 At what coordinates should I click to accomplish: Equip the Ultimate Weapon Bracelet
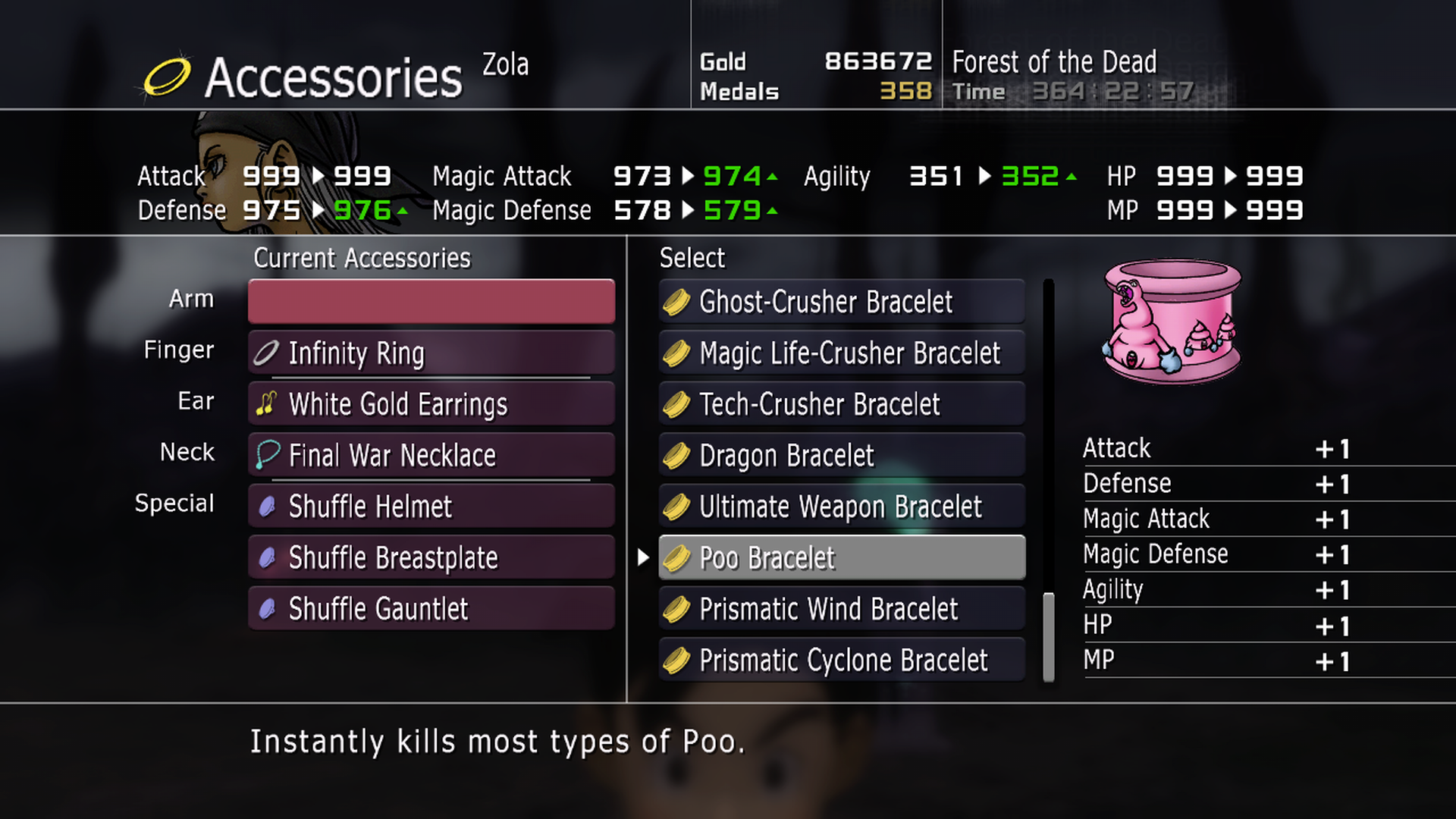842,507
